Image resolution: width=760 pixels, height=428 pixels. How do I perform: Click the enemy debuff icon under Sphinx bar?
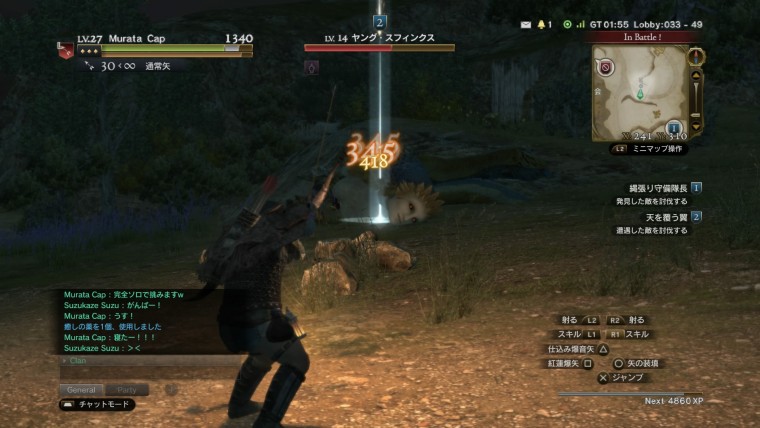311,67
